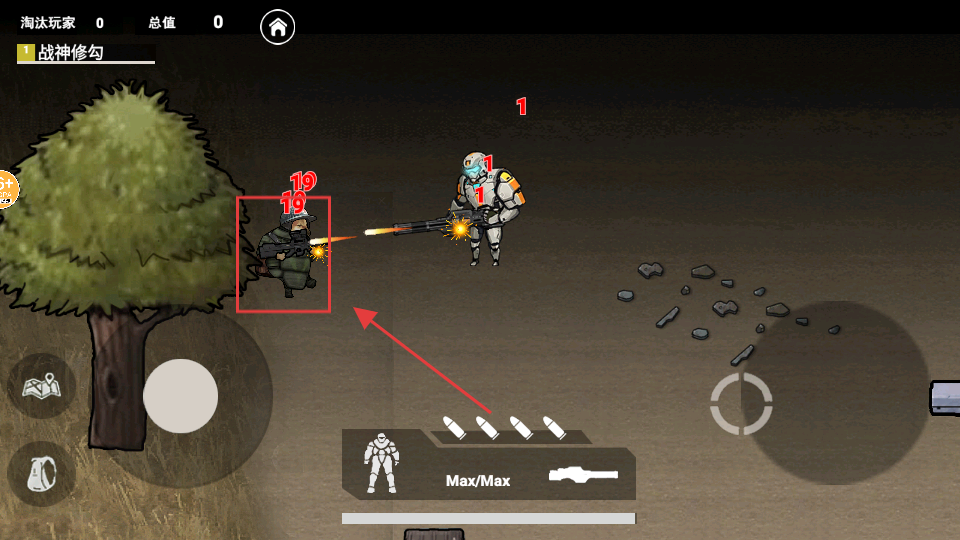Screen dimensions: 960x540
Task: Open the map with the map icon
Action: click(x=42, y=385)
